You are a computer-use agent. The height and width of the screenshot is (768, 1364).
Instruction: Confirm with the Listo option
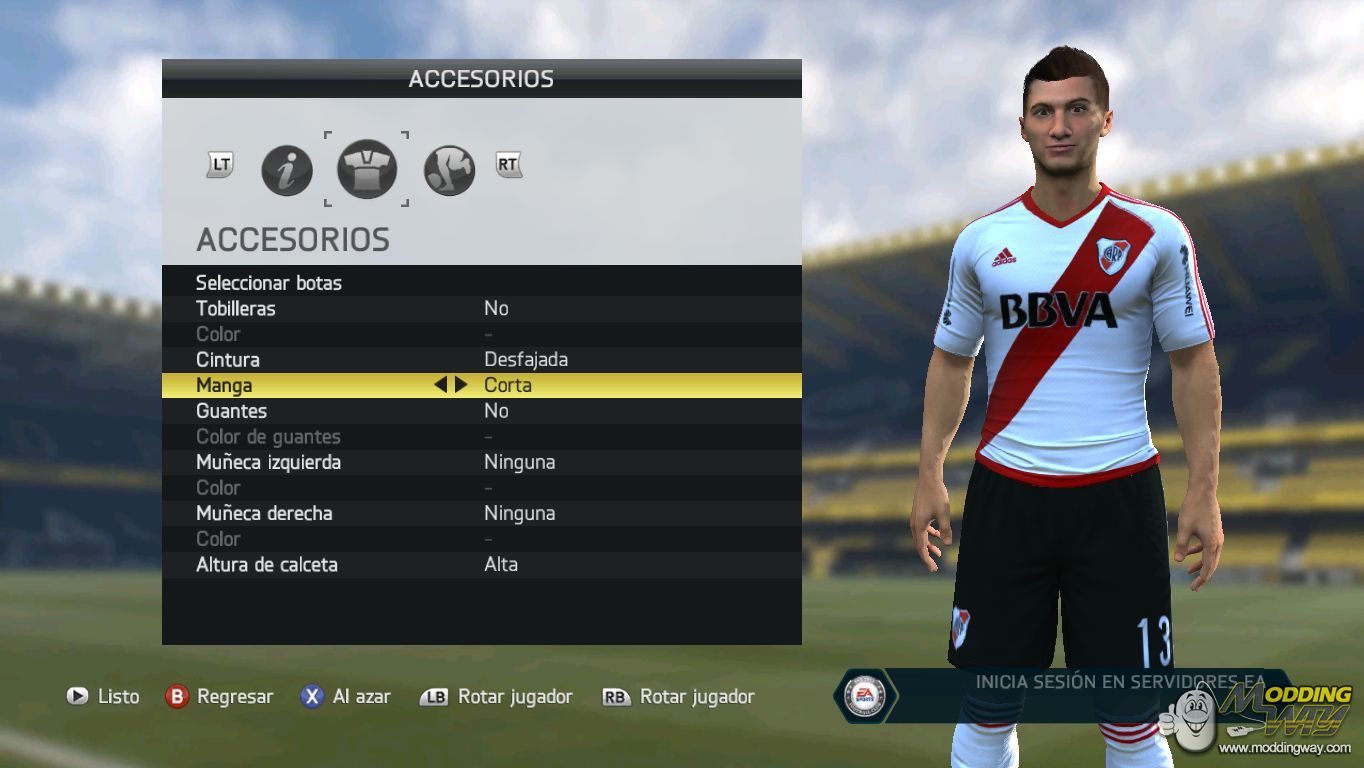[x=103, y=697]
